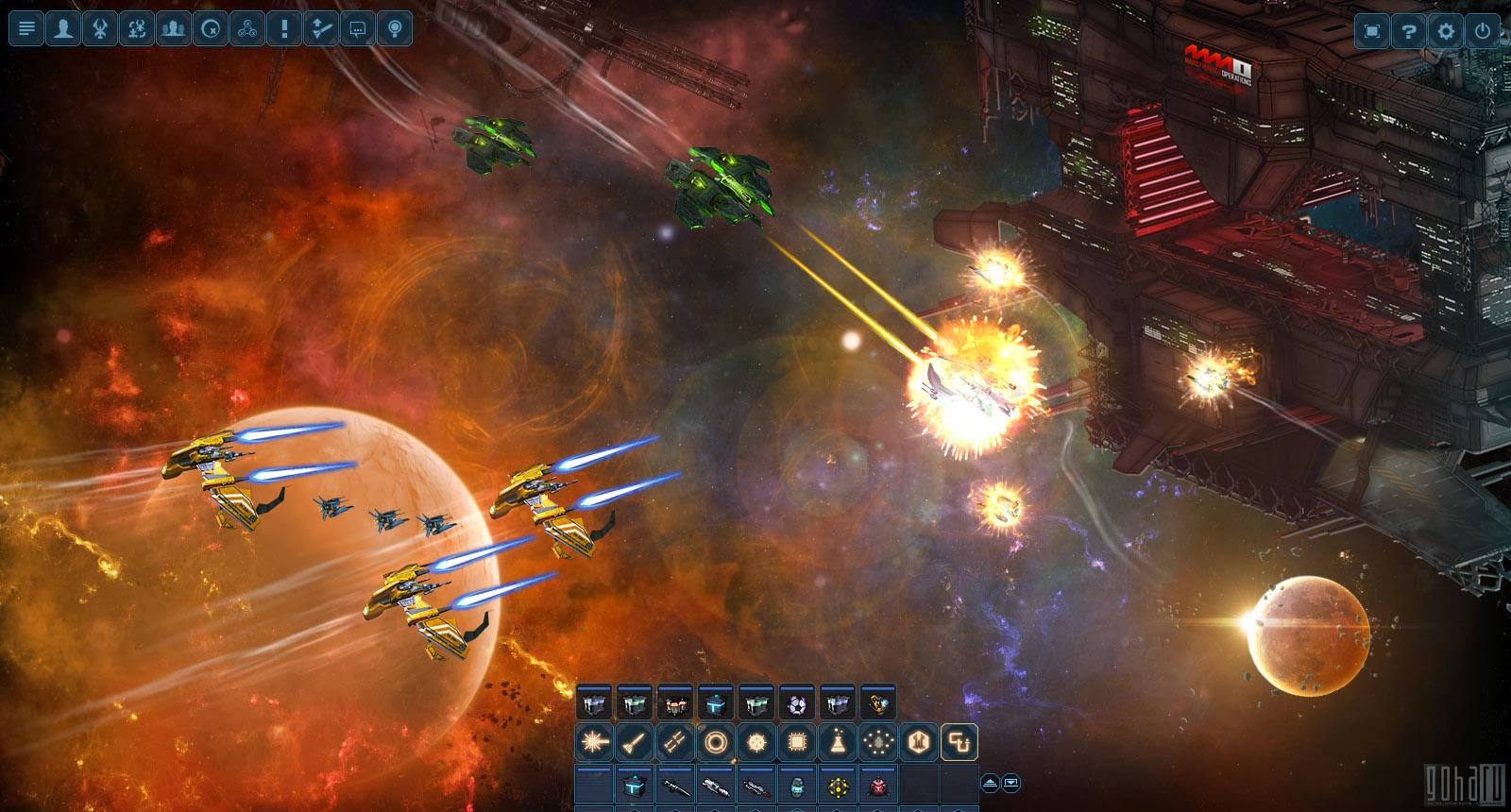The image size is (1511, 812).
Task: Open the group members menu icon
Action: pos(171,28)
